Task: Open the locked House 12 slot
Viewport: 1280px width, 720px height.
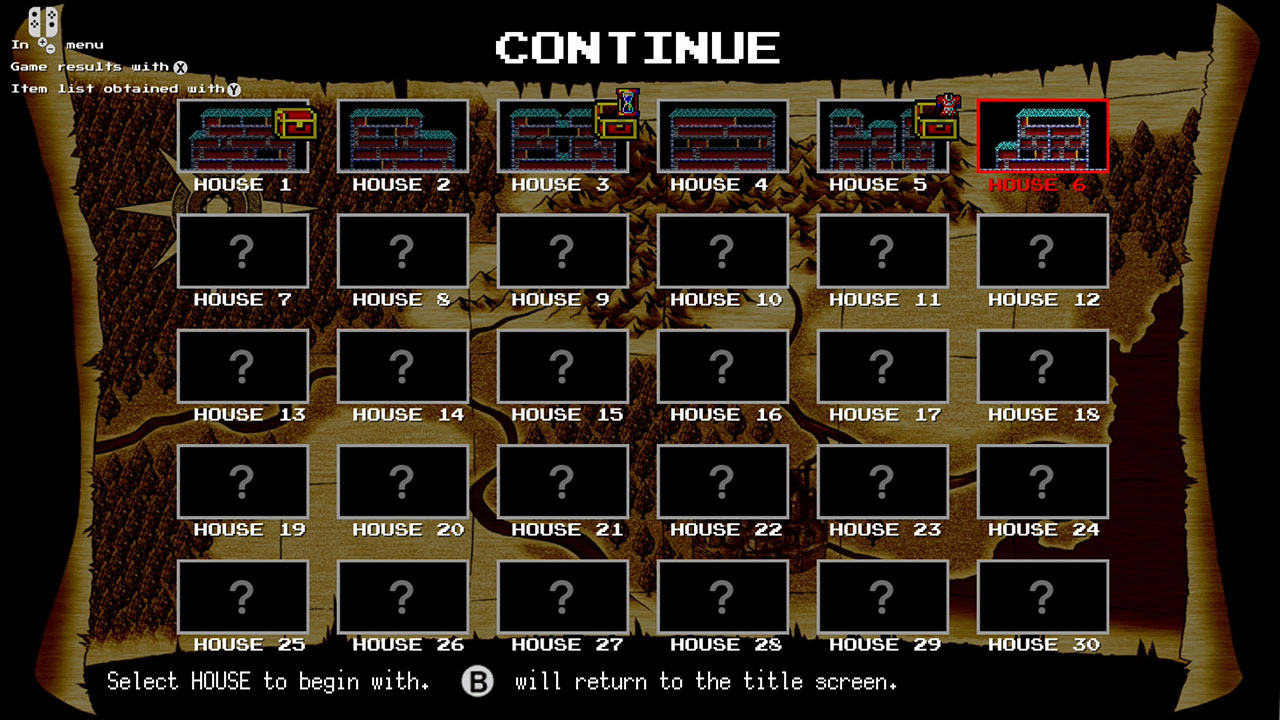Action: click(x=1042, y=251)
